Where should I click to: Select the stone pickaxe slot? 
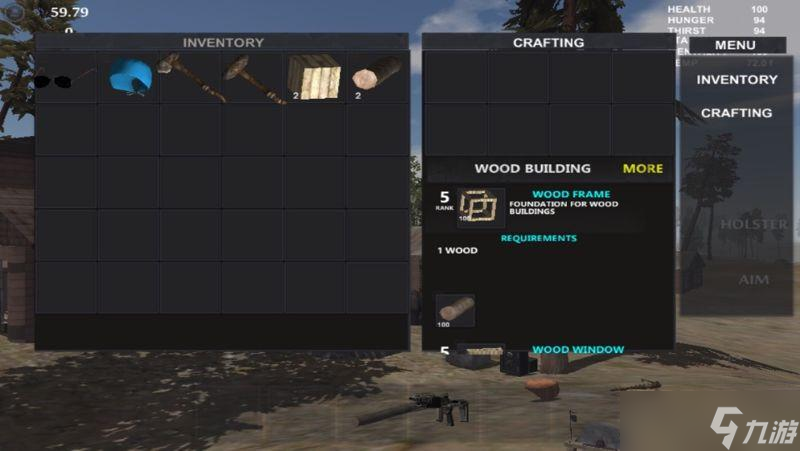(x=254, y=77)
